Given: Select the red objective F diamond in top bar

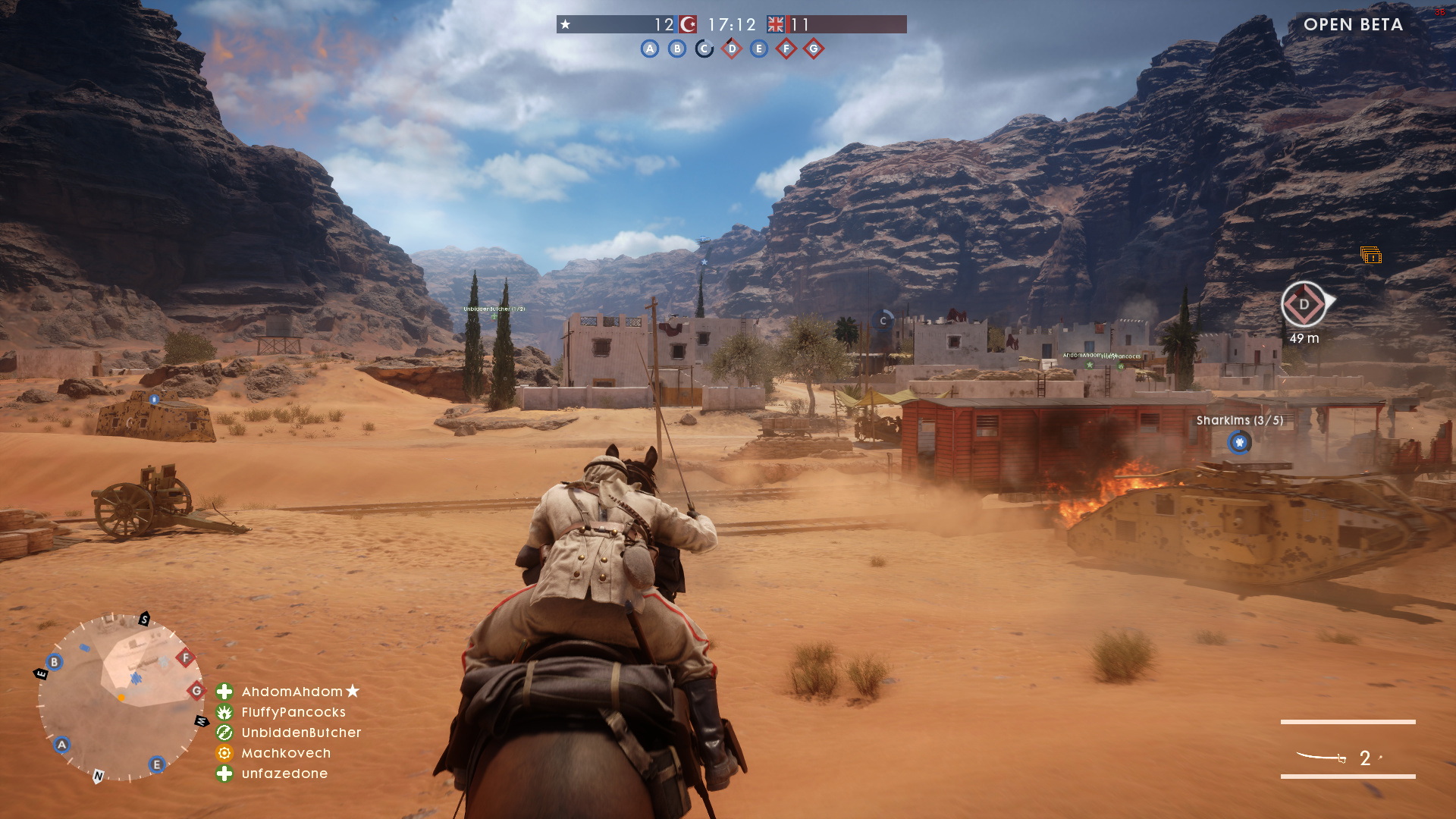Looking at the screenshot, I should pyautogui.click(x=786, y=49).
